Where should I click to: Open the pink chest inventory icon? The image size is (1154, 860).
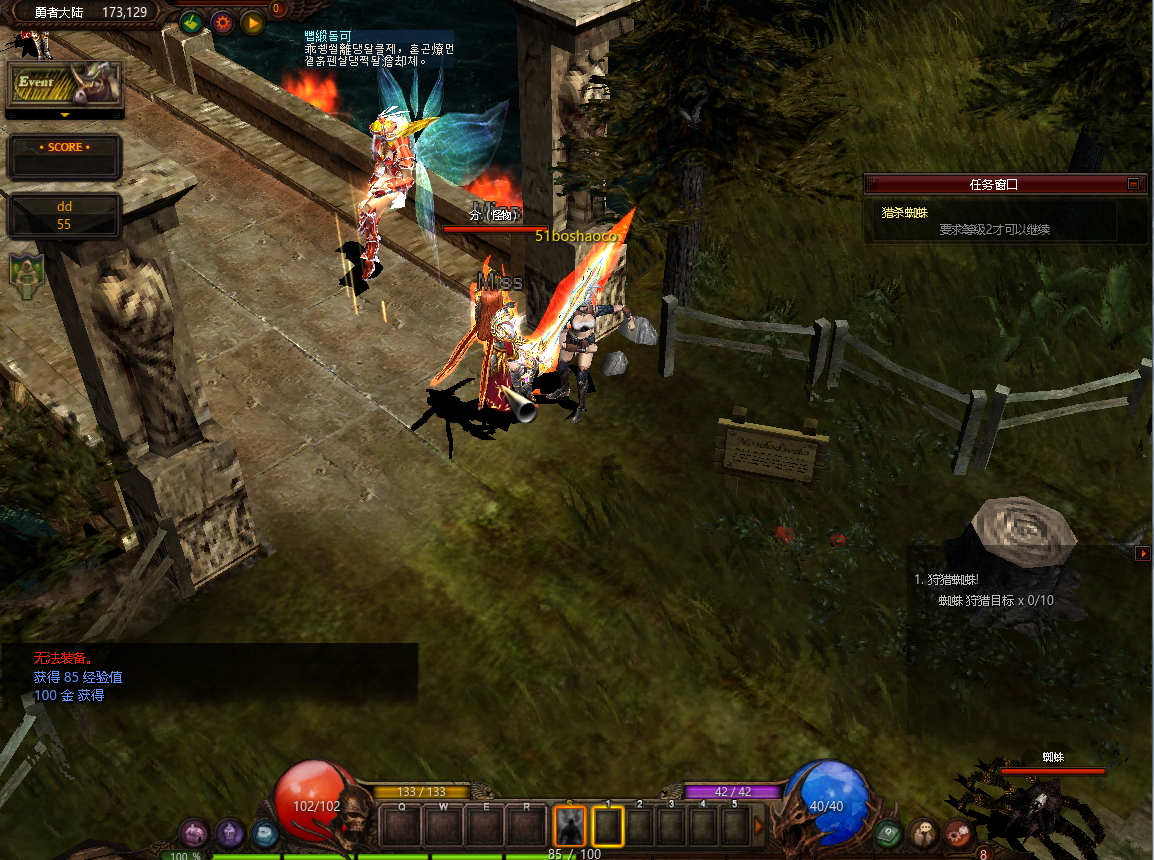[194, 832]
